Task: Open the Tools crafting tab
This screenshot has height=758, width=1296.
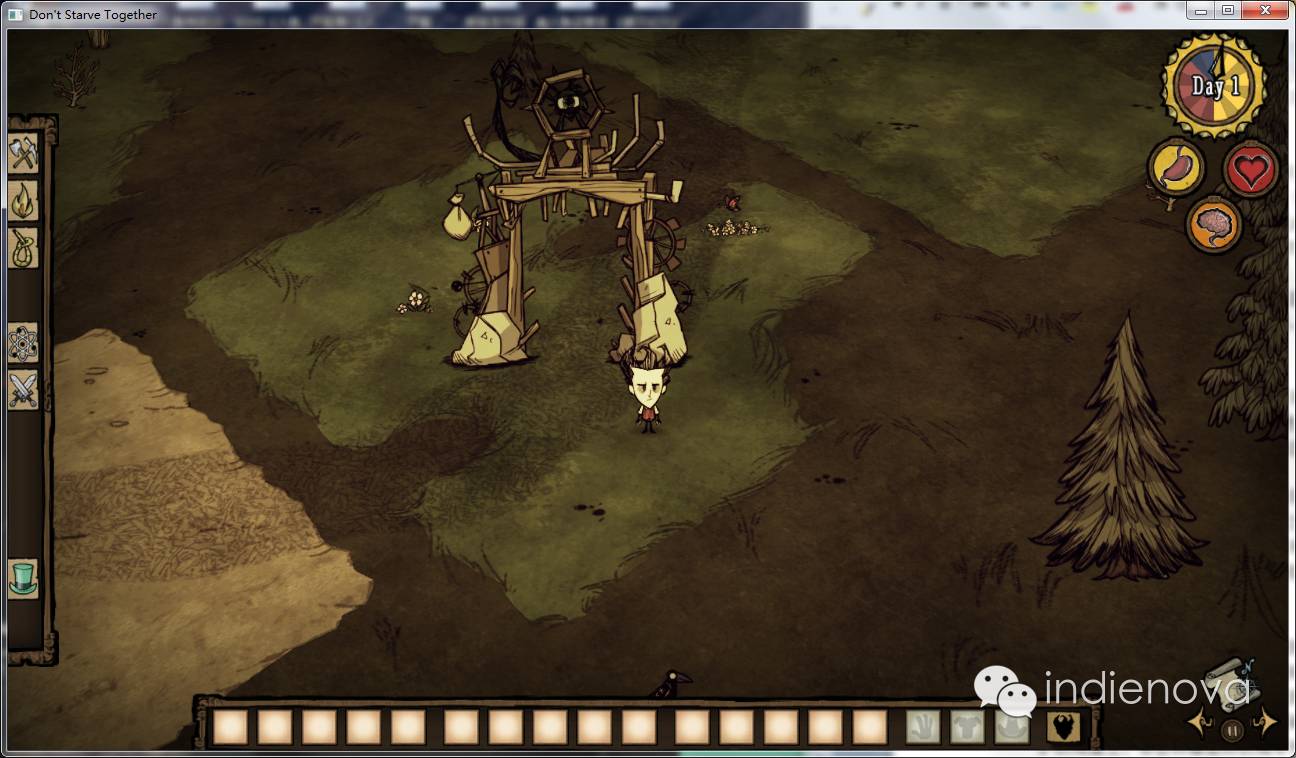Action: click(x=23, y=153)
